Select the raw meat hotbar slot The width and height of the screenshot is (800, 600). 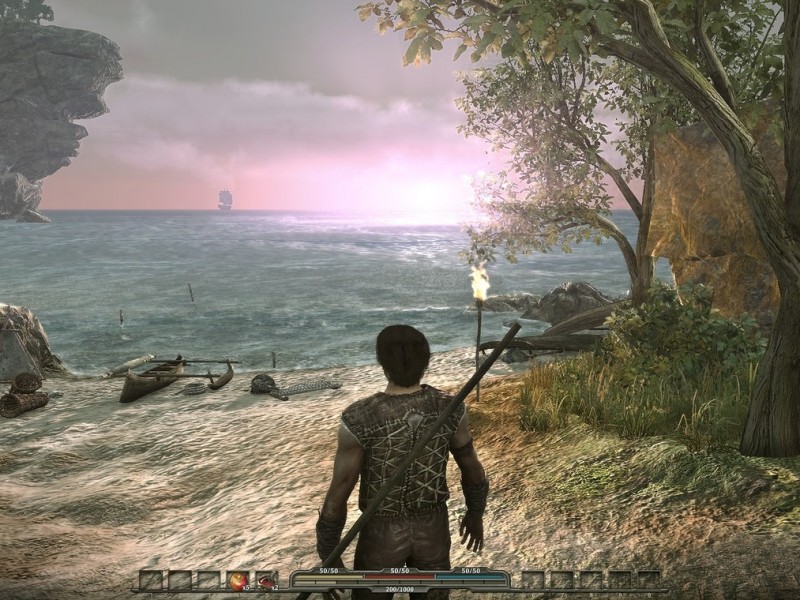(x=266, y=579)
